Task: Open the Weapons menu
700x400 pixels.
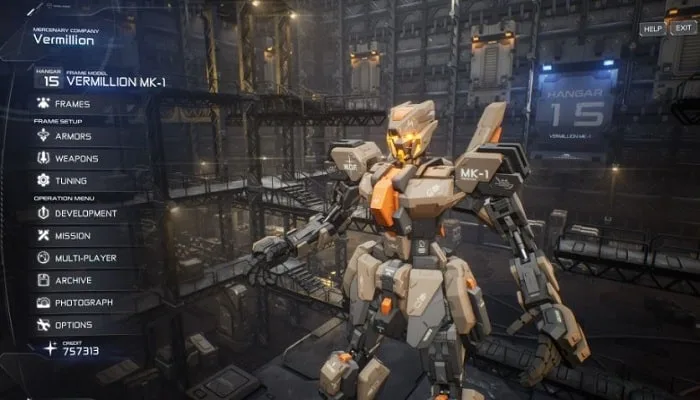Action: [76, 158]
